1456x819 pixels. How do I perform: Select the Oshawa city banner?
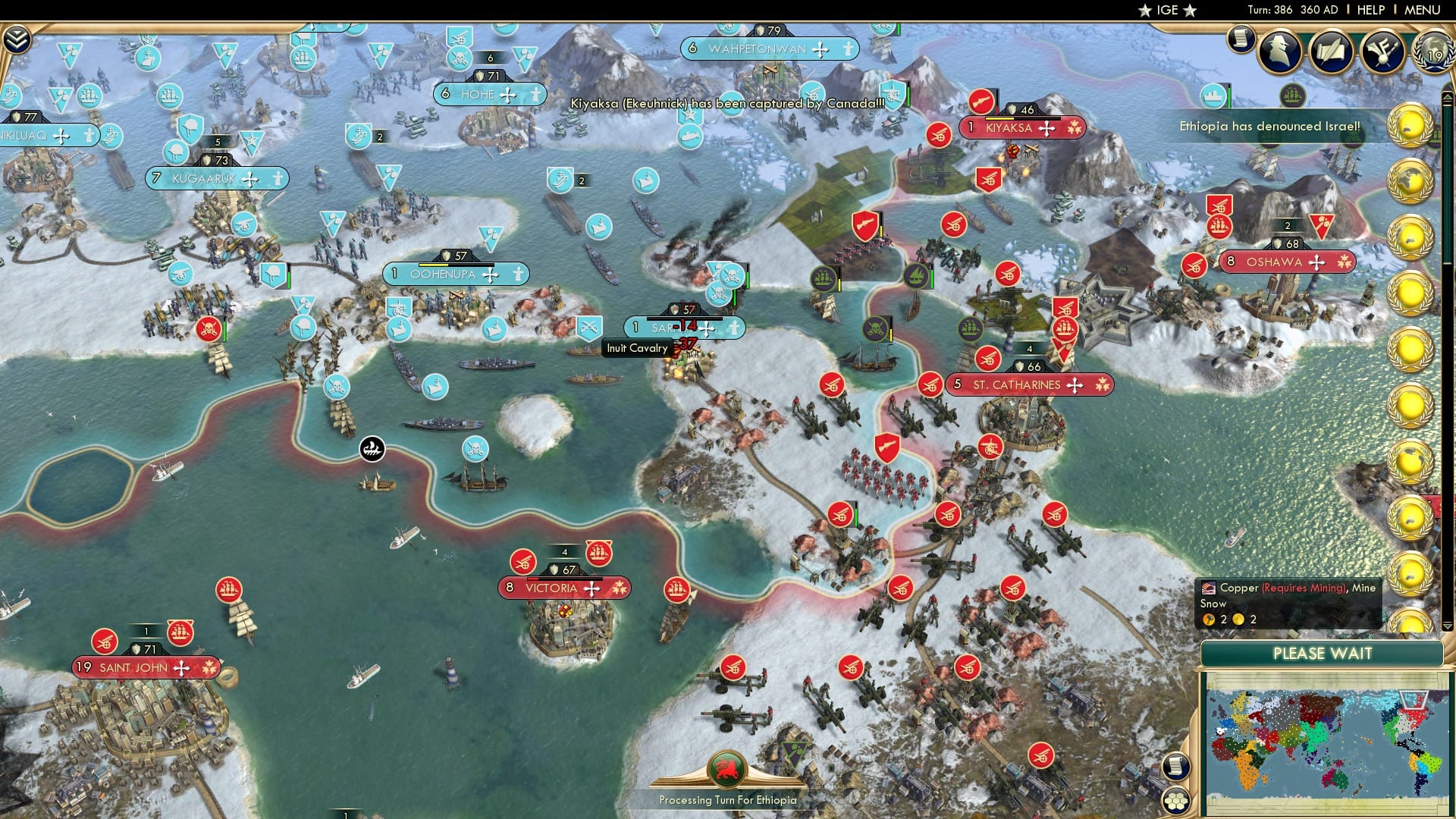coord(1287,262)
